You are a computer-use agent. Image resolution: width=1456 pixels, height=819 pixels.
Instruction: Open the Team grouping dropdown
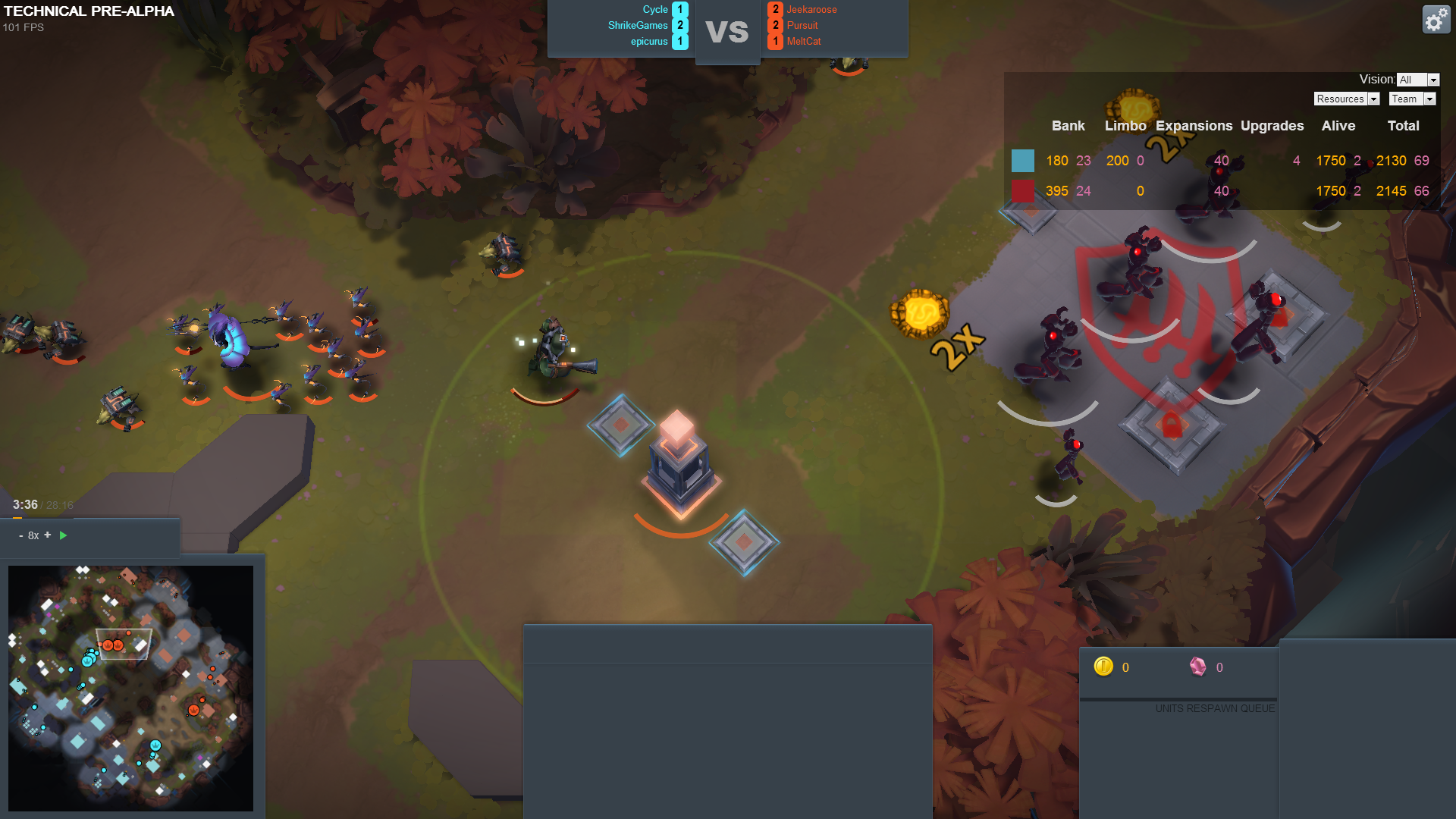click(x=1412, y=99)
